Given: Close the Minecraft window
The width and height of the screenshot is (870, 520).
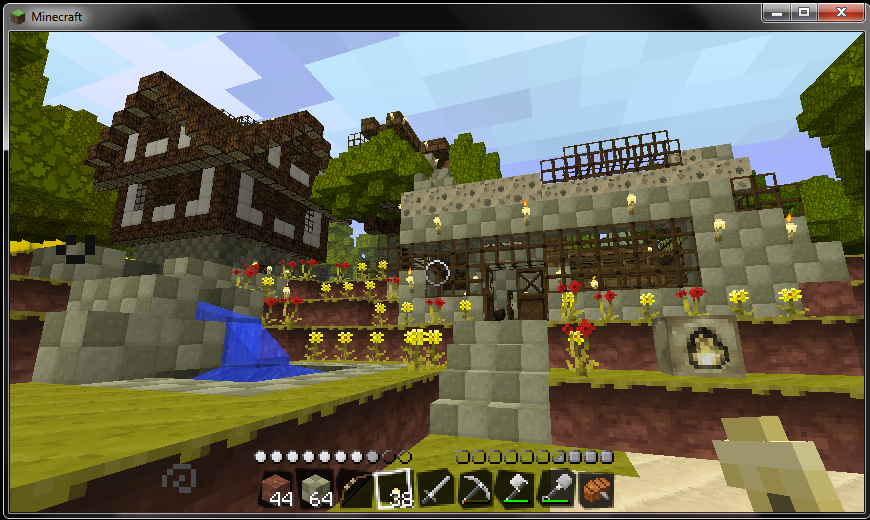Looking at the screenshot, I should [x=839, y=12].
